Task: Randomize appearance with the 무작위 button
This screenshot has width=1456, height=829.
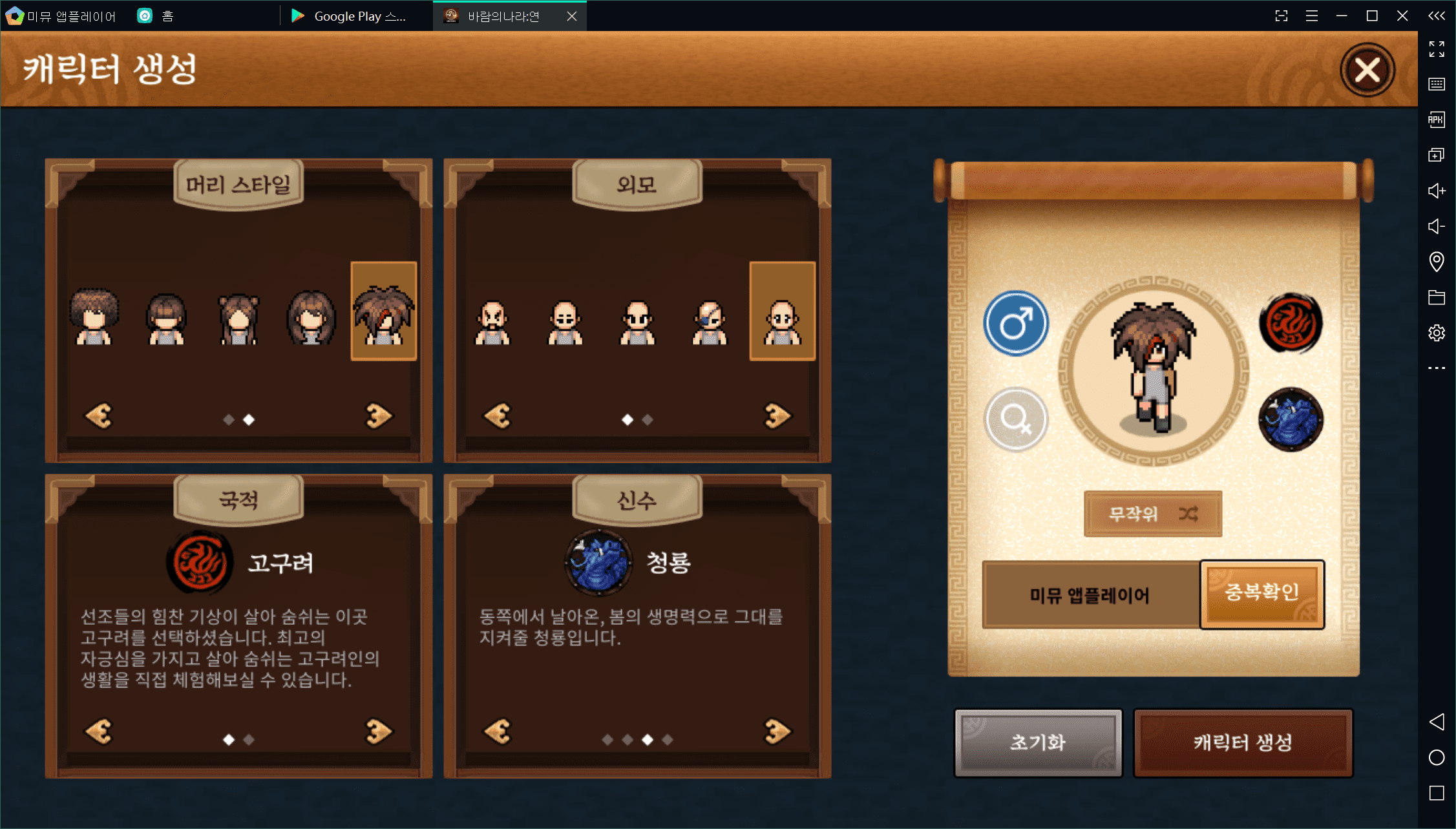Action: pos(1152,514)
